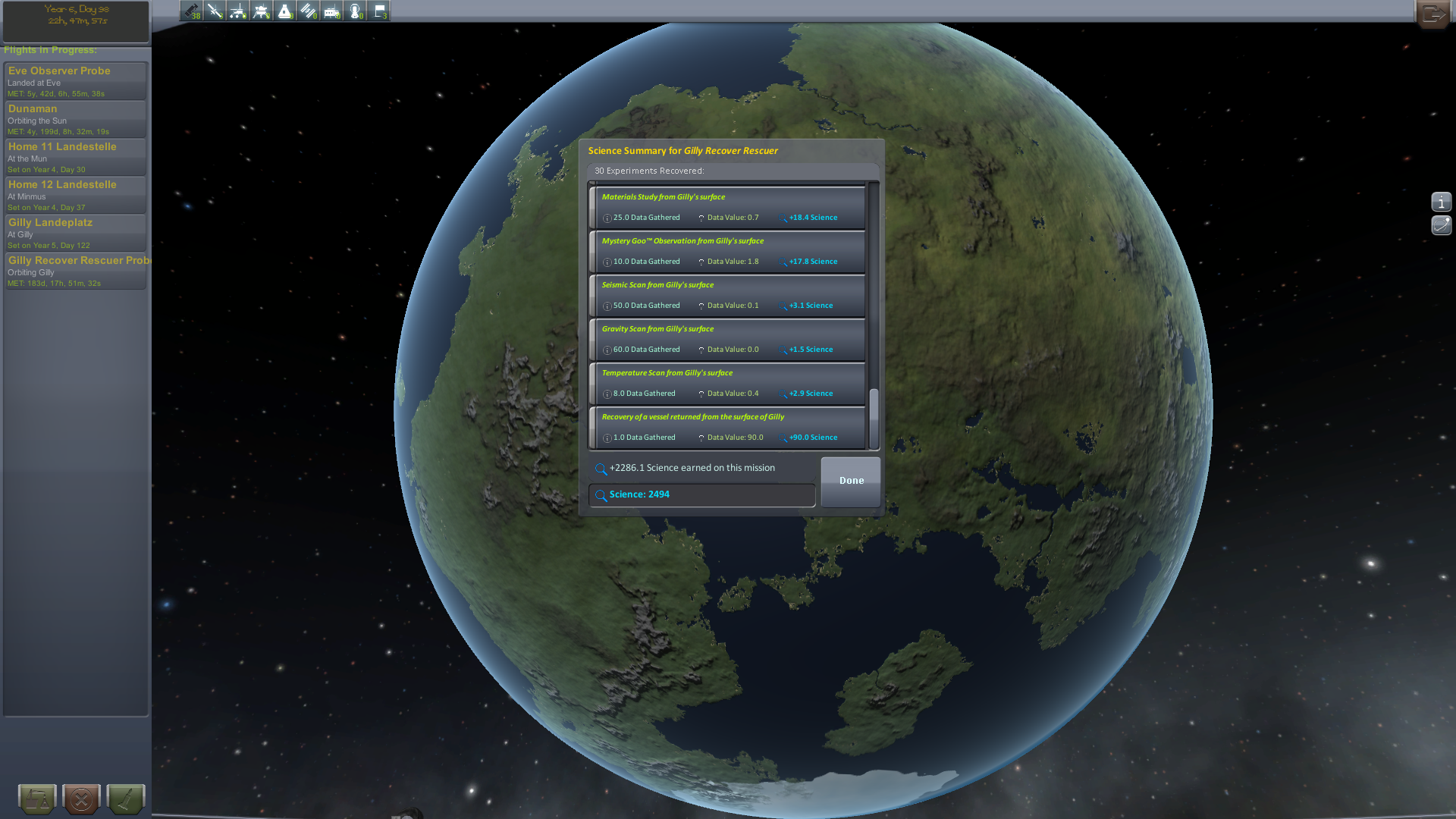Toggle the flag filter icon
The image size is (1456, 819).
[x=379, y=11]
